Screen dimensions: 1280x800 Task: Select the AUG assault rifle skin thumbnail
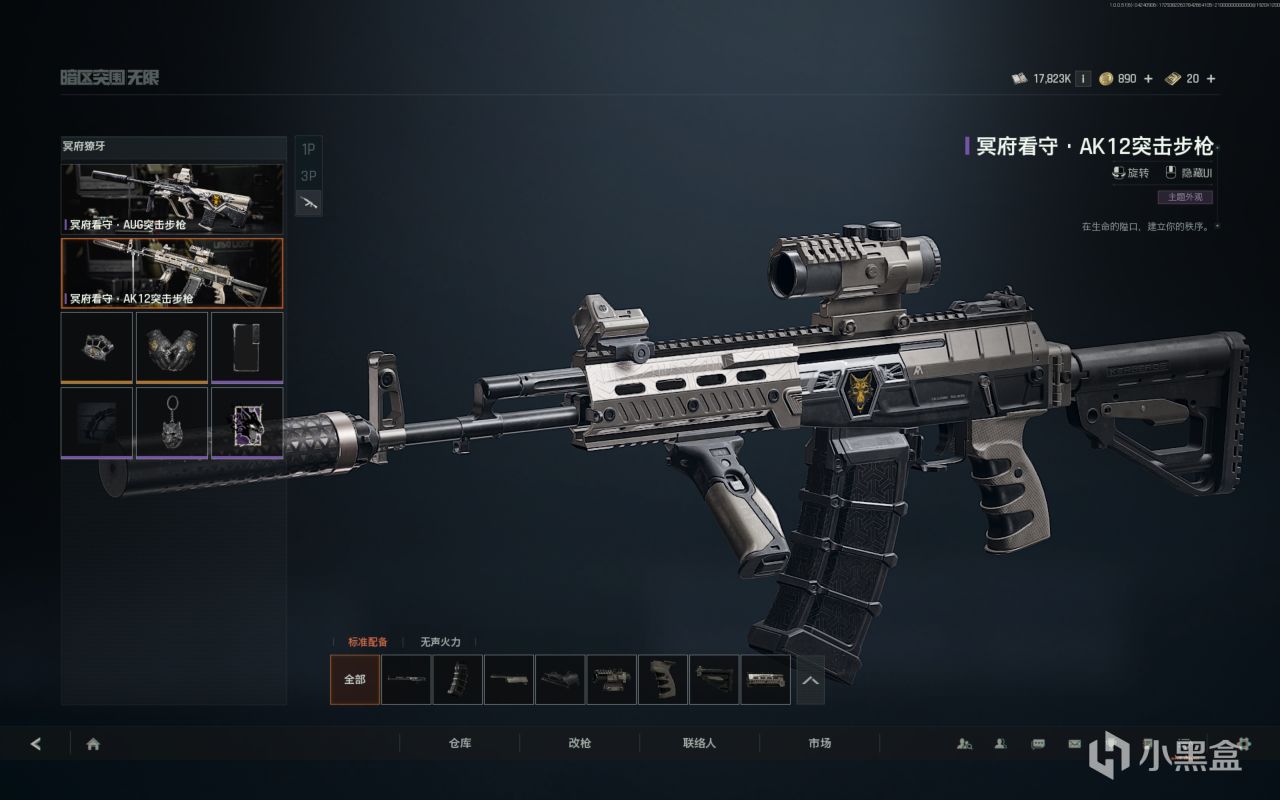pyautogui.click(x=172, y=198)
